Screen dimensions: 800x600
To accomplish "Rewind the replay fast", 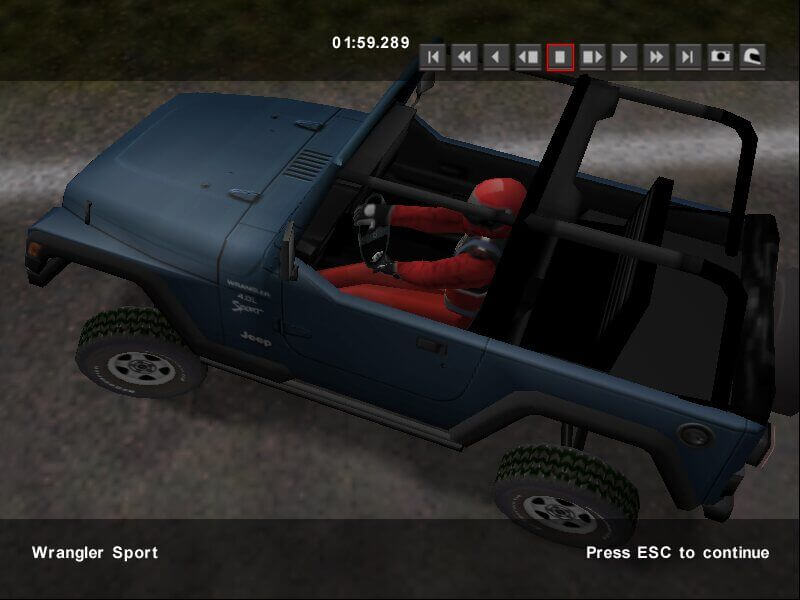I will 464,57.
